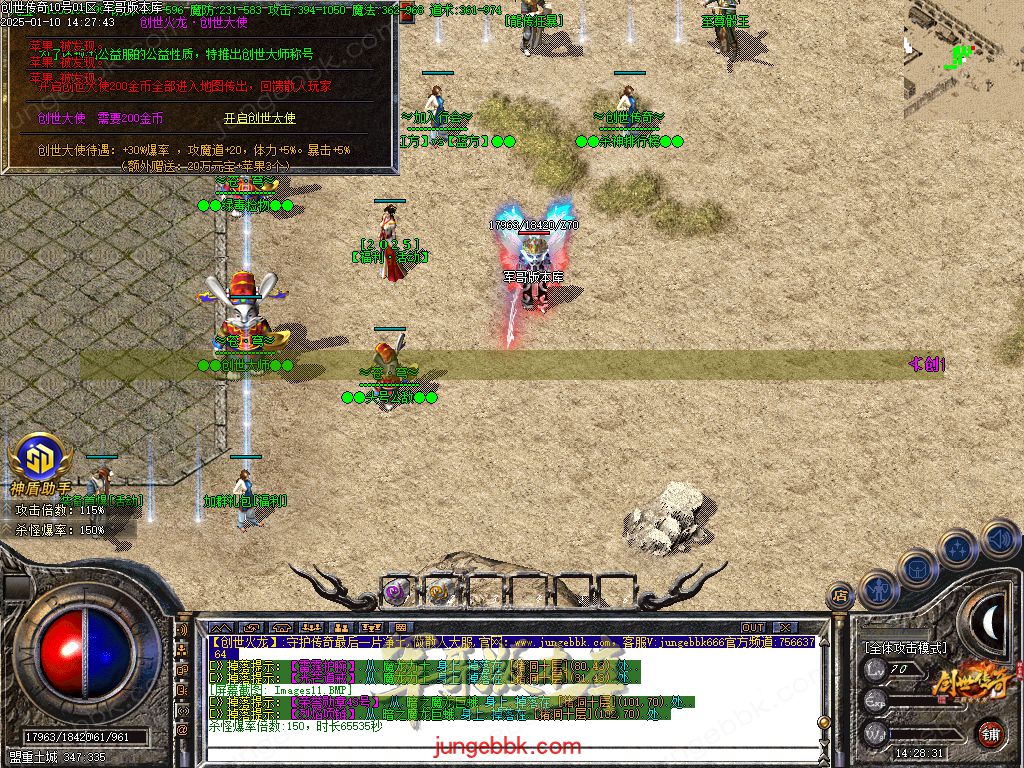Click the 开启创世大使 link in the dialog
Image resolution: width=1024 pixels, height=768 pixels.
pos(259,118)
